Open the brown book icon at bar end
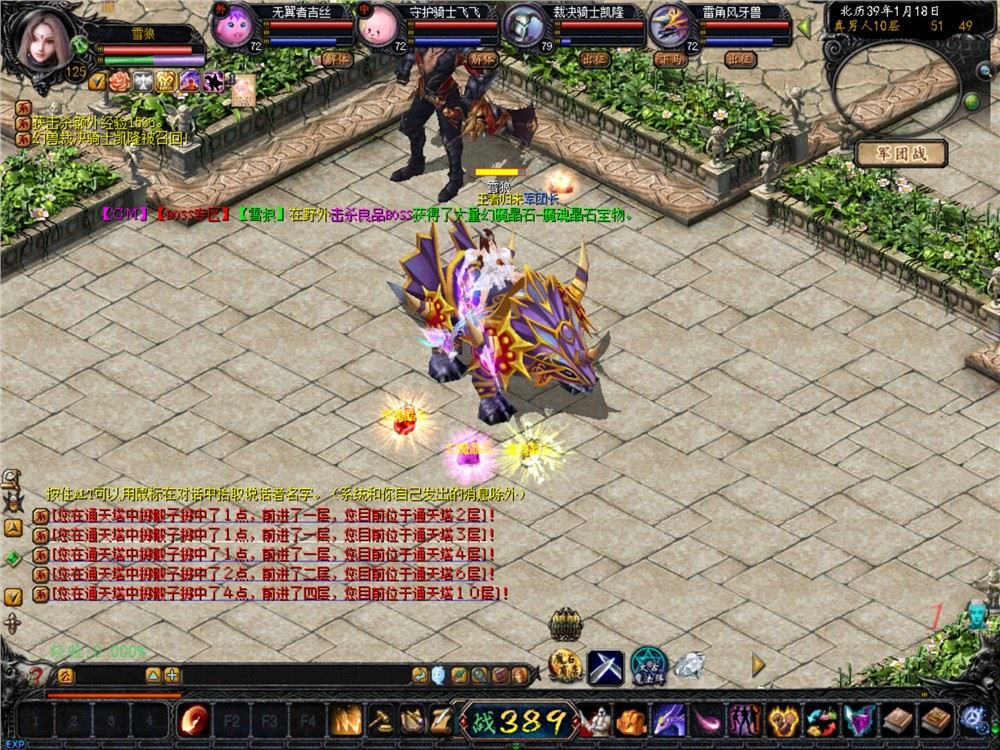The width and height of the screenshot is (1000, 750). pyautogui.click(x=937, y=719)
